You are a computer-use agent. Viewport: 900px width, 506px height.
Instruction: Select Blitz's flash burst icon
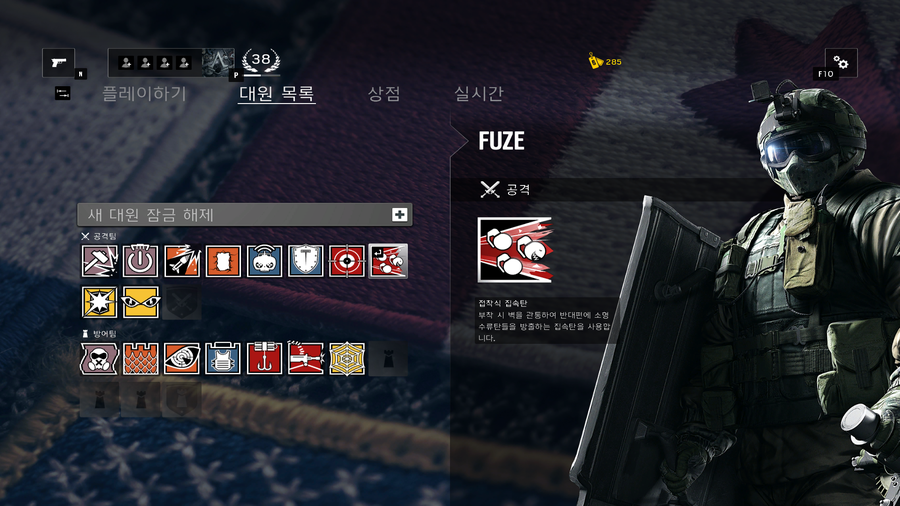[99, 302]
